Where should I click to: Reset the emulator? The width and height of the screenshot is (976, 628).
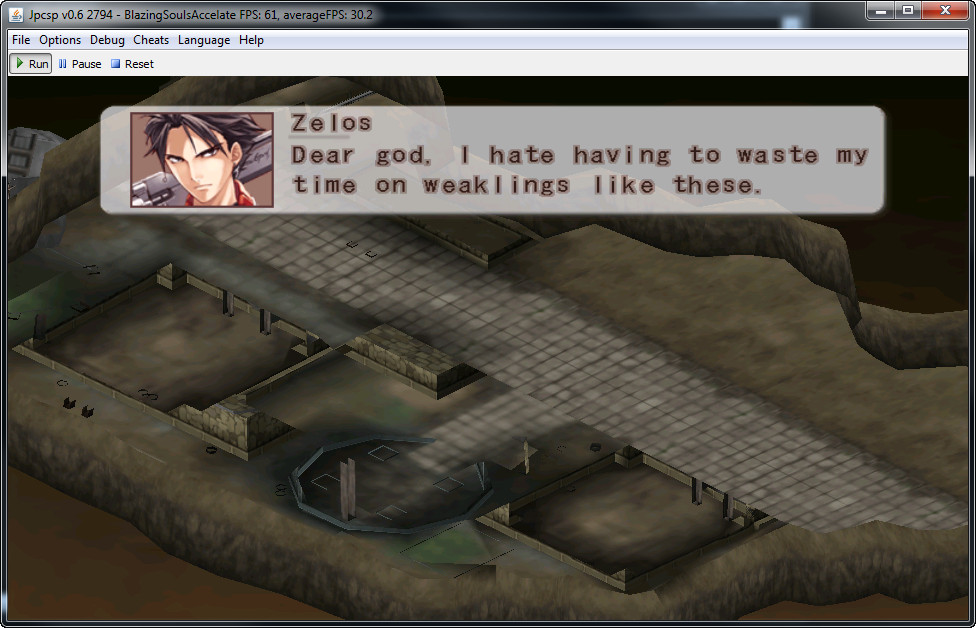[x=132, y=64]
